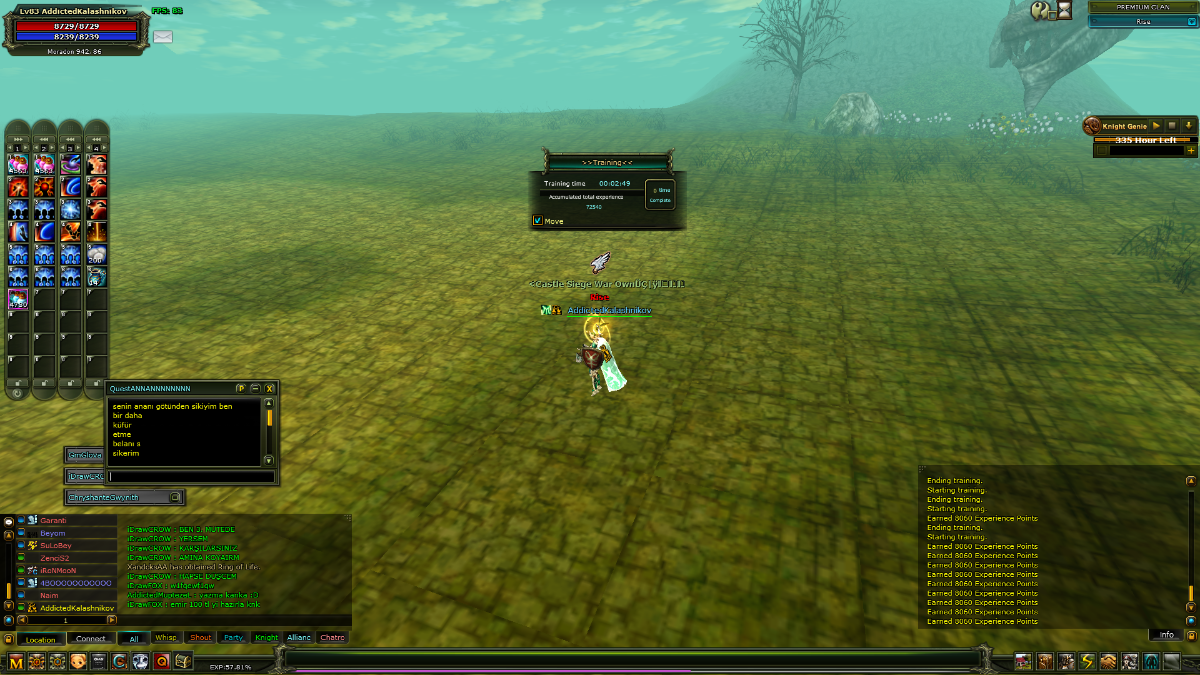Show the Knight chat tab
This screenshot has width=1200, height=675.
(266, 638)
